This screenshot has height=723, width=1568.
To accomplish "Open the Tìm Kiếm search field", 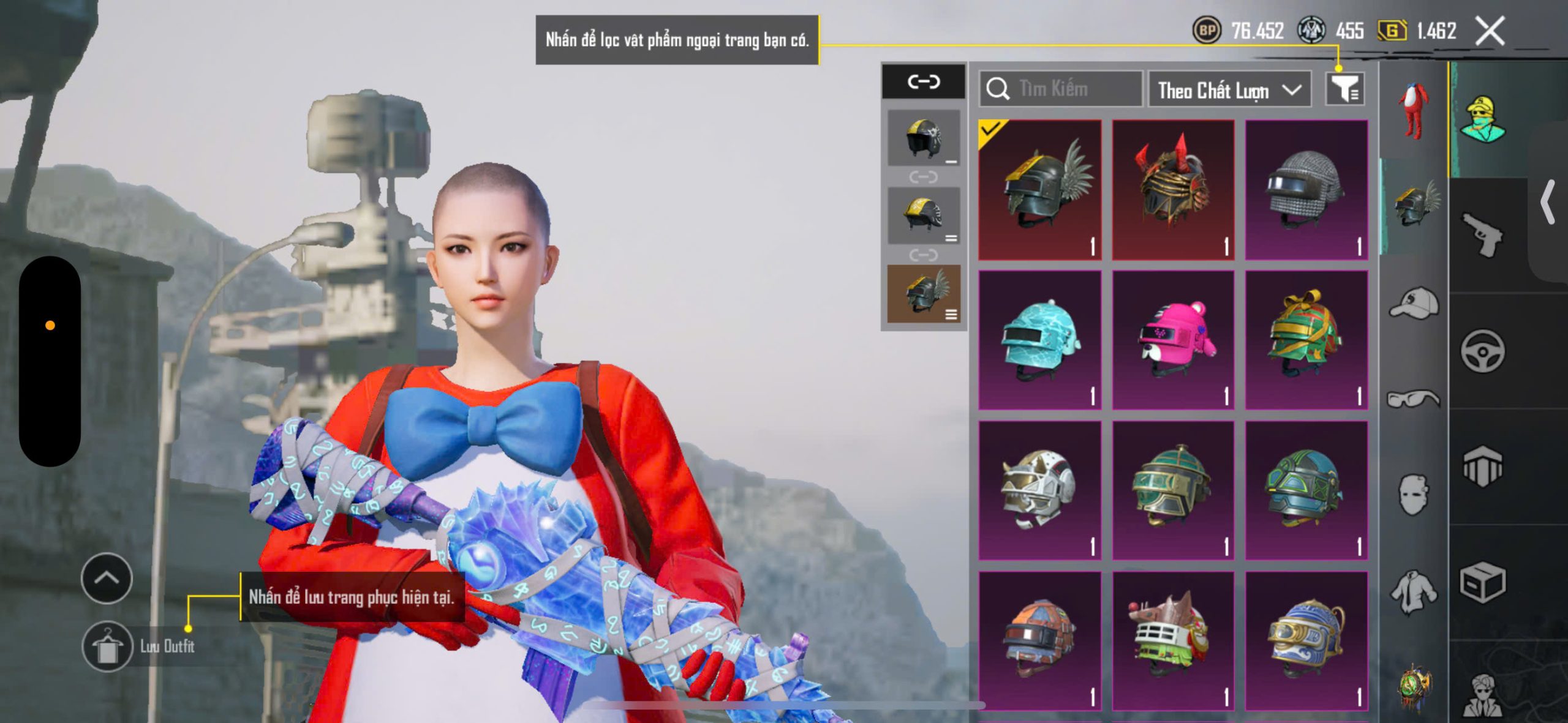I will [1061, 89].
